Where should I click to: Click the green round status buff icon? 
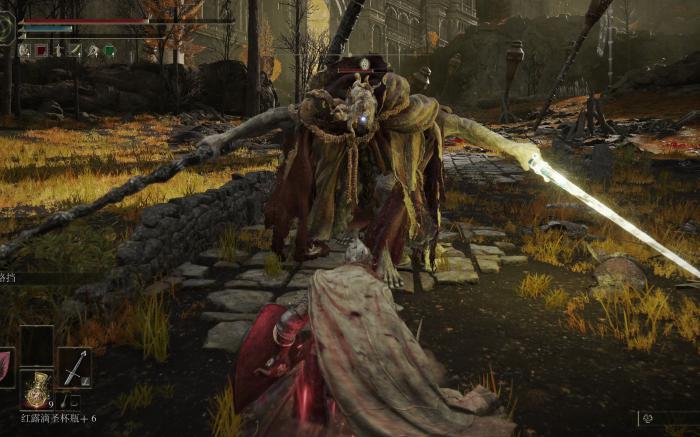[109, 50]
